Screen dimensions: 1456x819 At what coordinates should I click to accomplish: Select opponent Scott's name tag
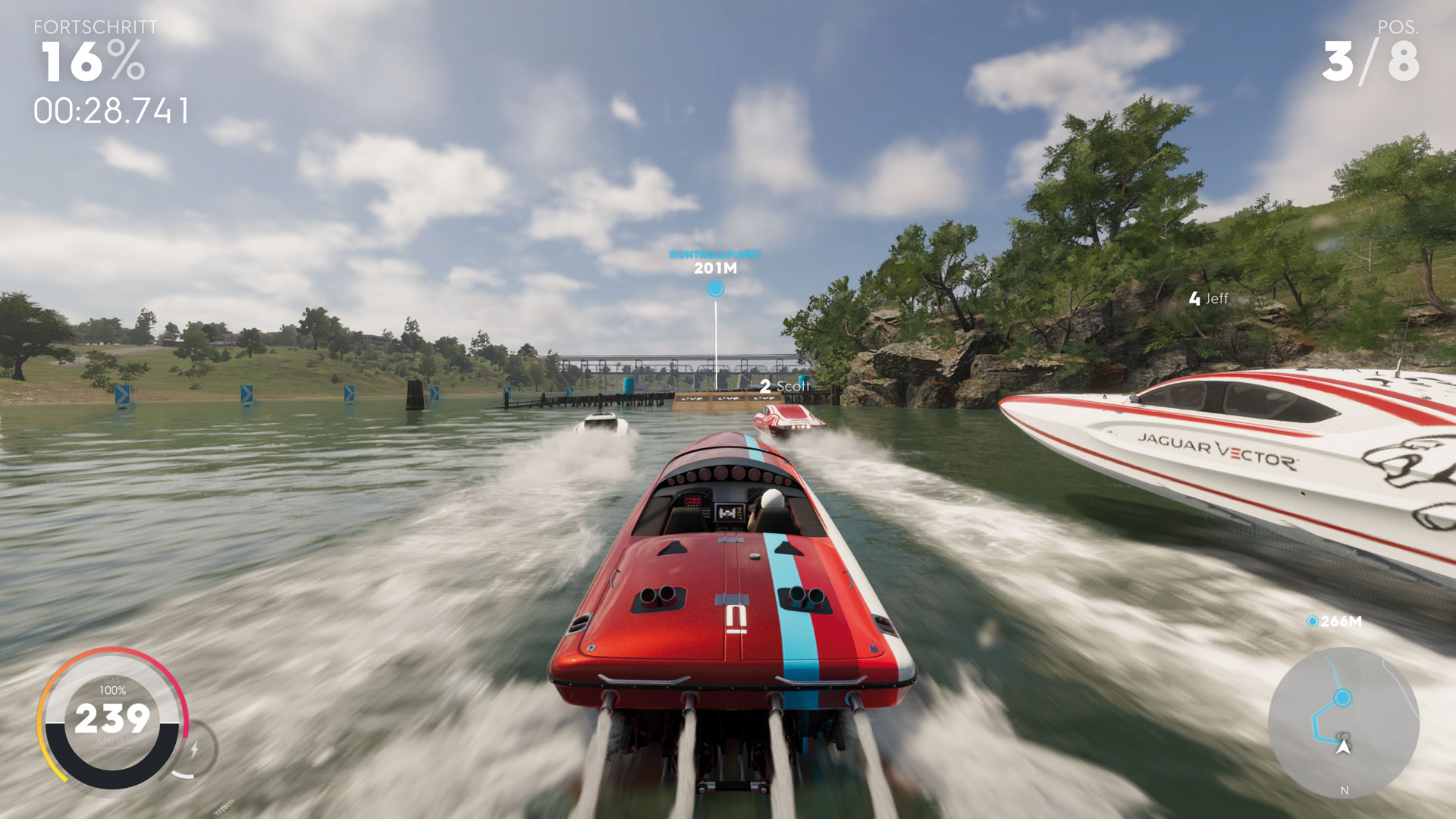786,386
